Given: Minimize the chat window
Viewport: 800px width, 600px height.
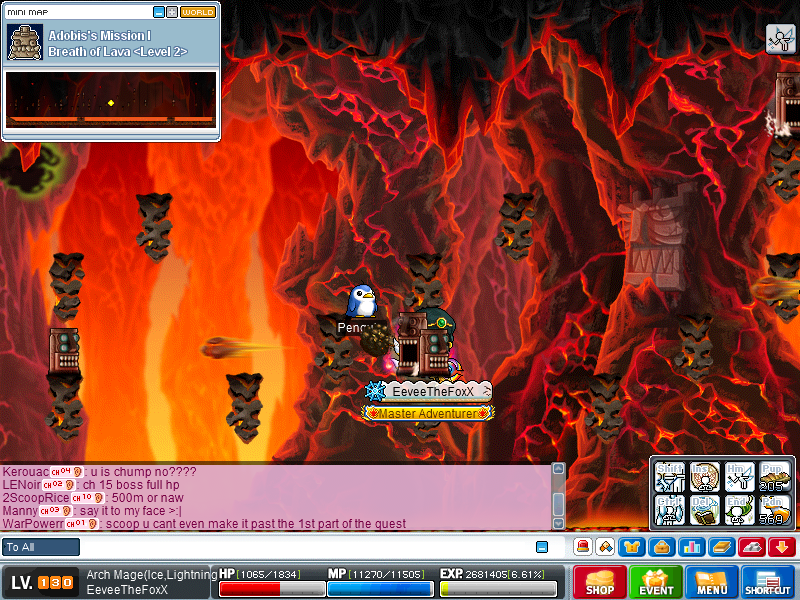Looking at the screenshot, I should tap(542, 547).
